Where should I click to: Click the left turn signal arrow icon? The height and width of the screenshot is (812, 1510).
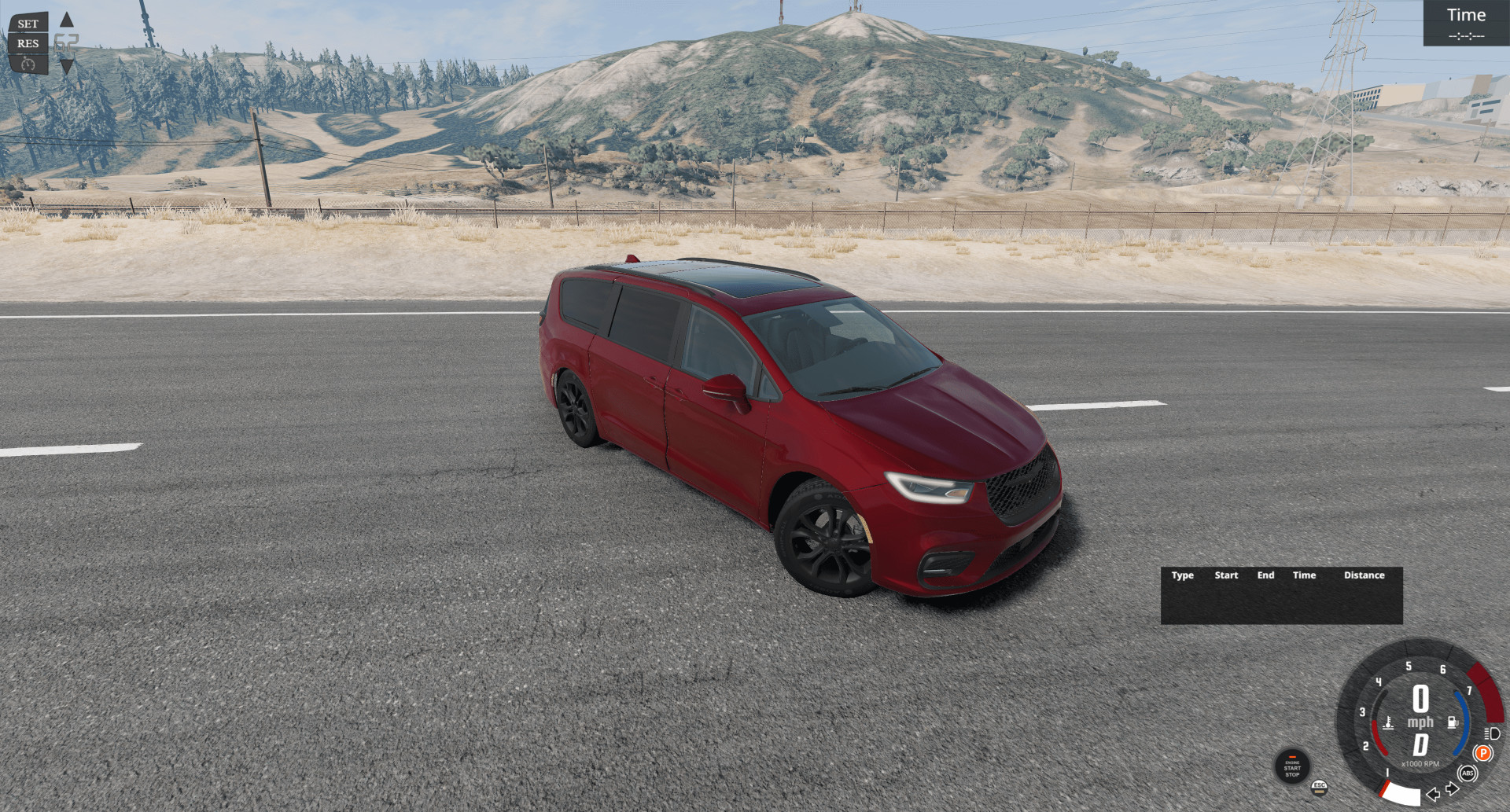tap(1432, 794)
